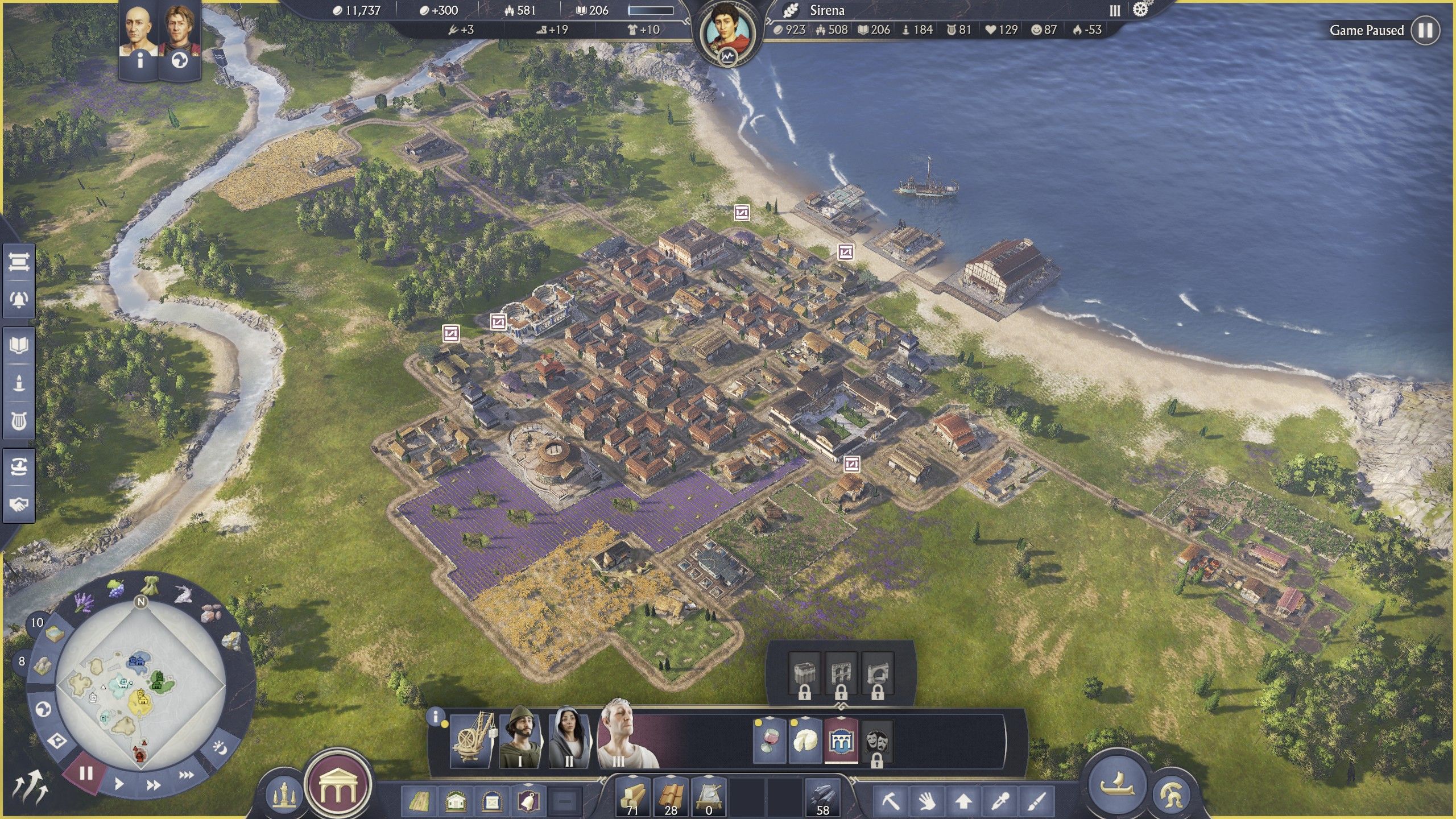Open the main build menu temple button
This screenshot has height=819, width=1456.
coord(338,786)
